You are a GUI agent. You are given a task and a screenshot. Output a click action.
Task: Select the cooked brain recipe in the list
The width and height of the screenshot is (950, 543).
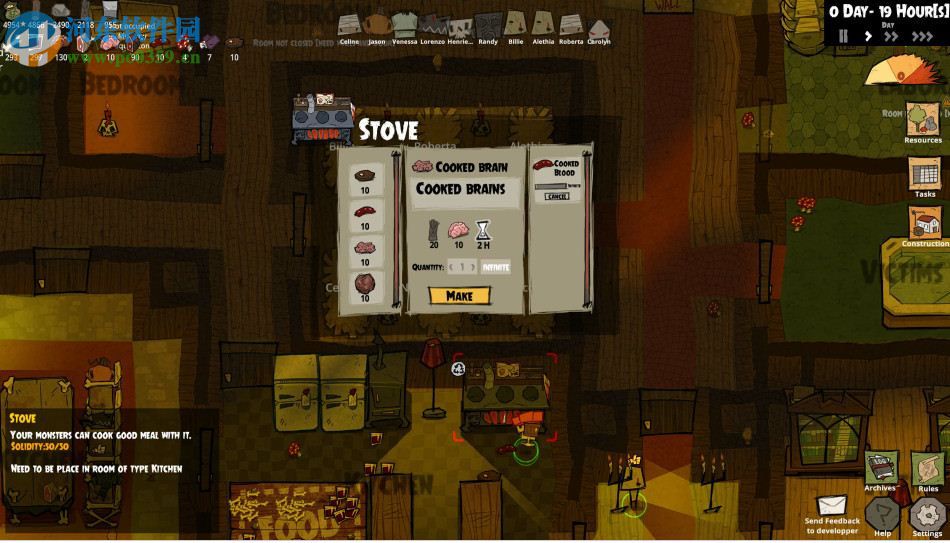(364, 247)
